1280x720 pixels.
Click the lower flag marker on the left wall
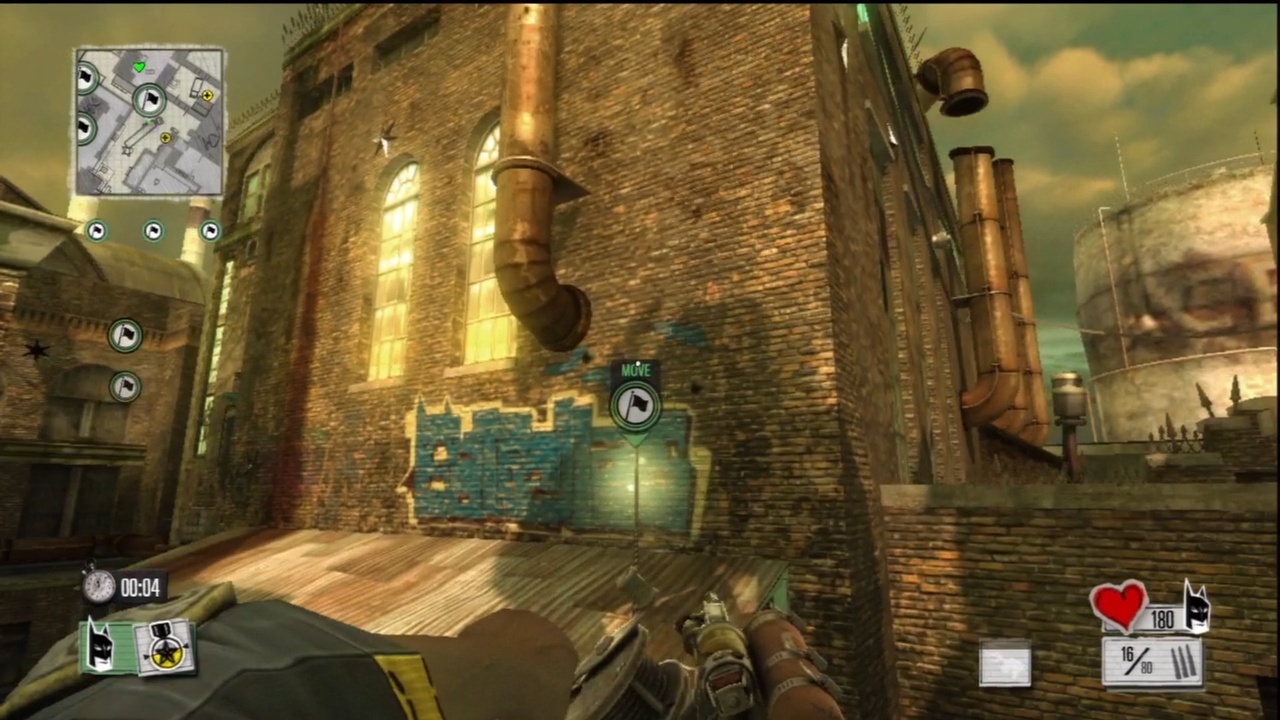[125, 388]
